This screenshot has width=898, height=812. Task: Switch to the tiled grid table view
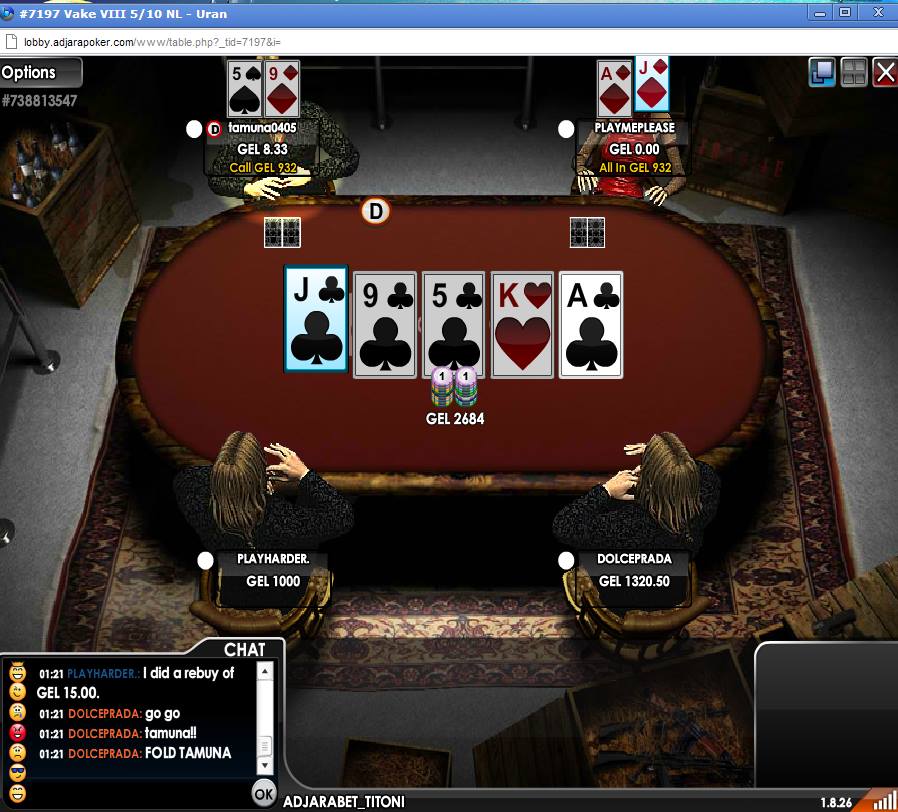[x=853, y=72]
